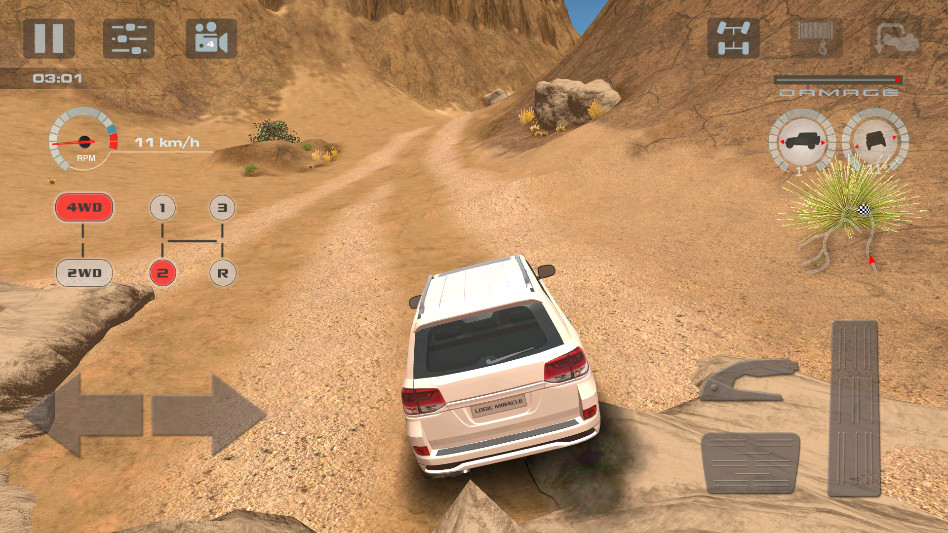948x533 pixels.
Task: Put the car in reverse gear
Action: click(223, 272)
